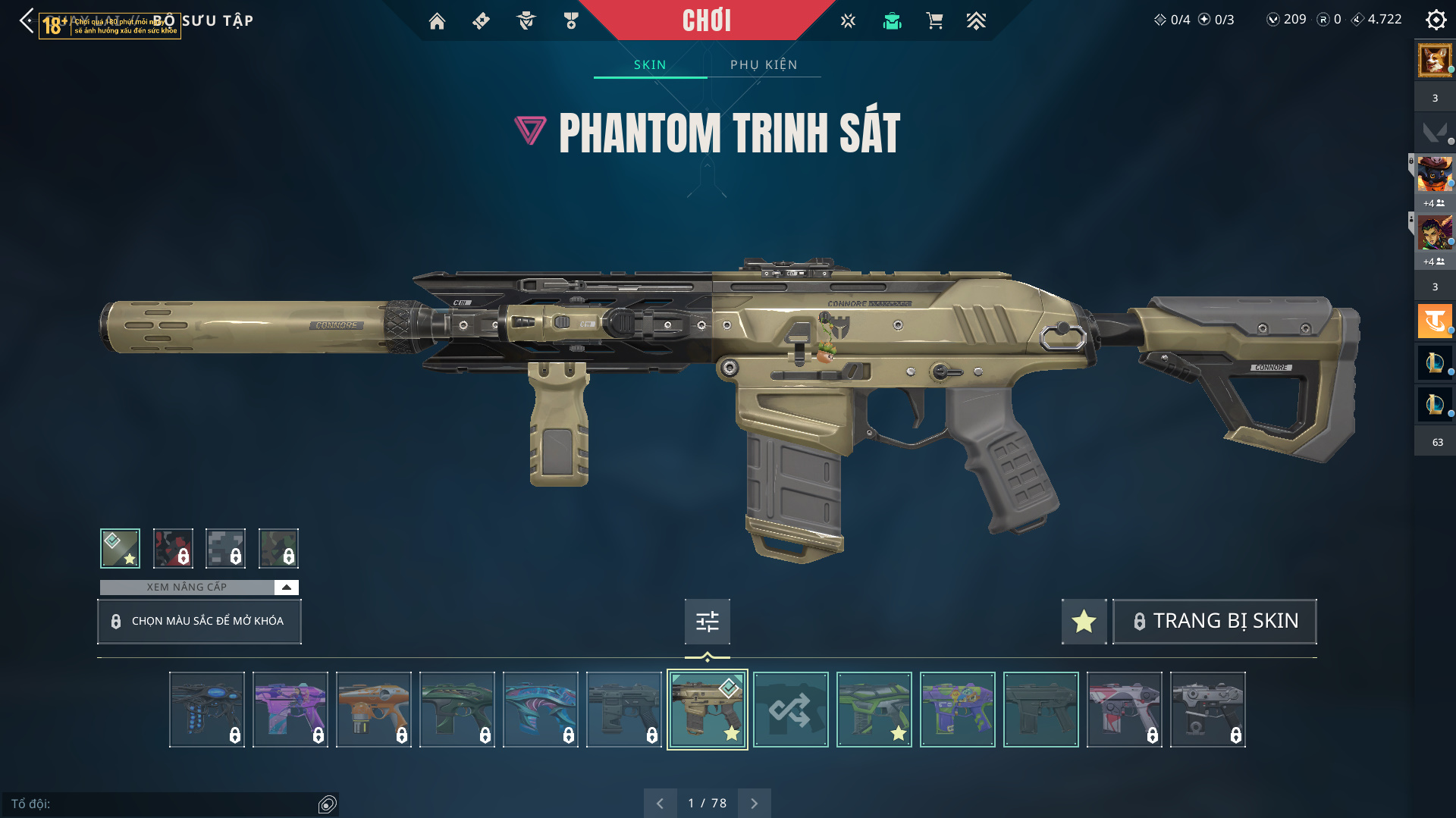Open the store shopping cart
Image resolution: width=1456 pixels, height=818 pixels.
pos(934,21)
